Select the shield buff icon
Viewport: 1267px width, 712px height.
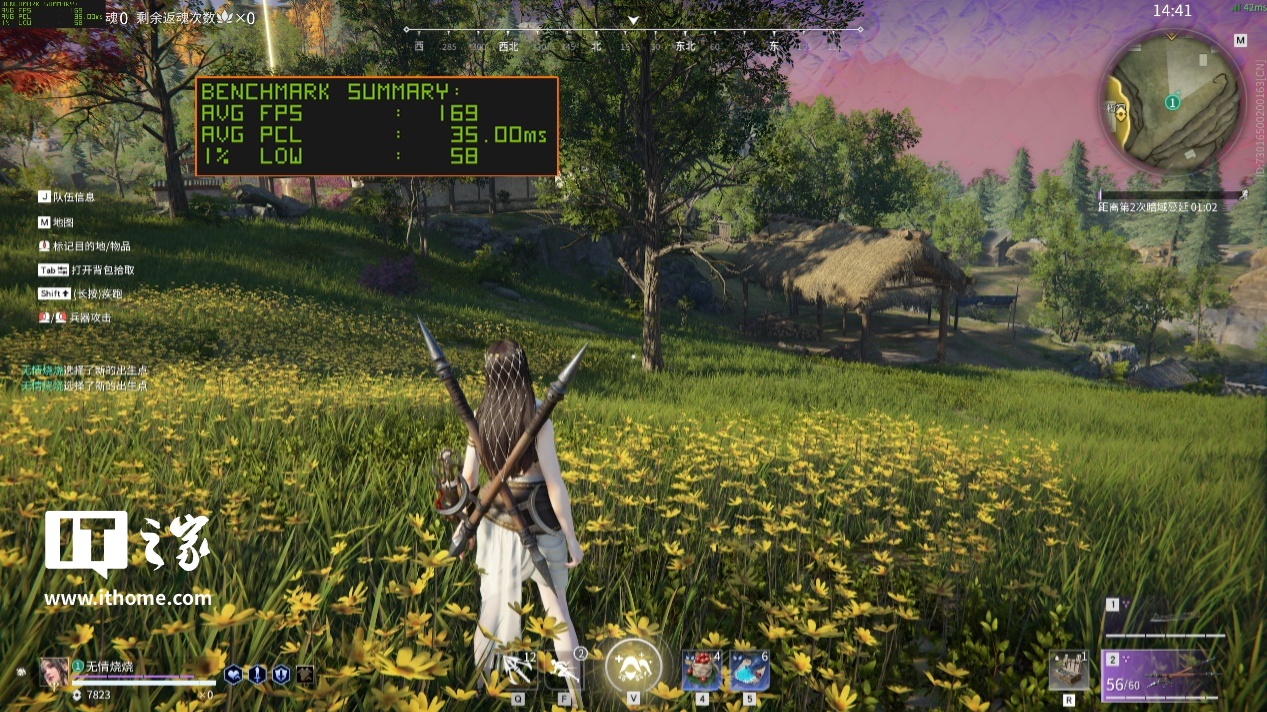(281, 675)
